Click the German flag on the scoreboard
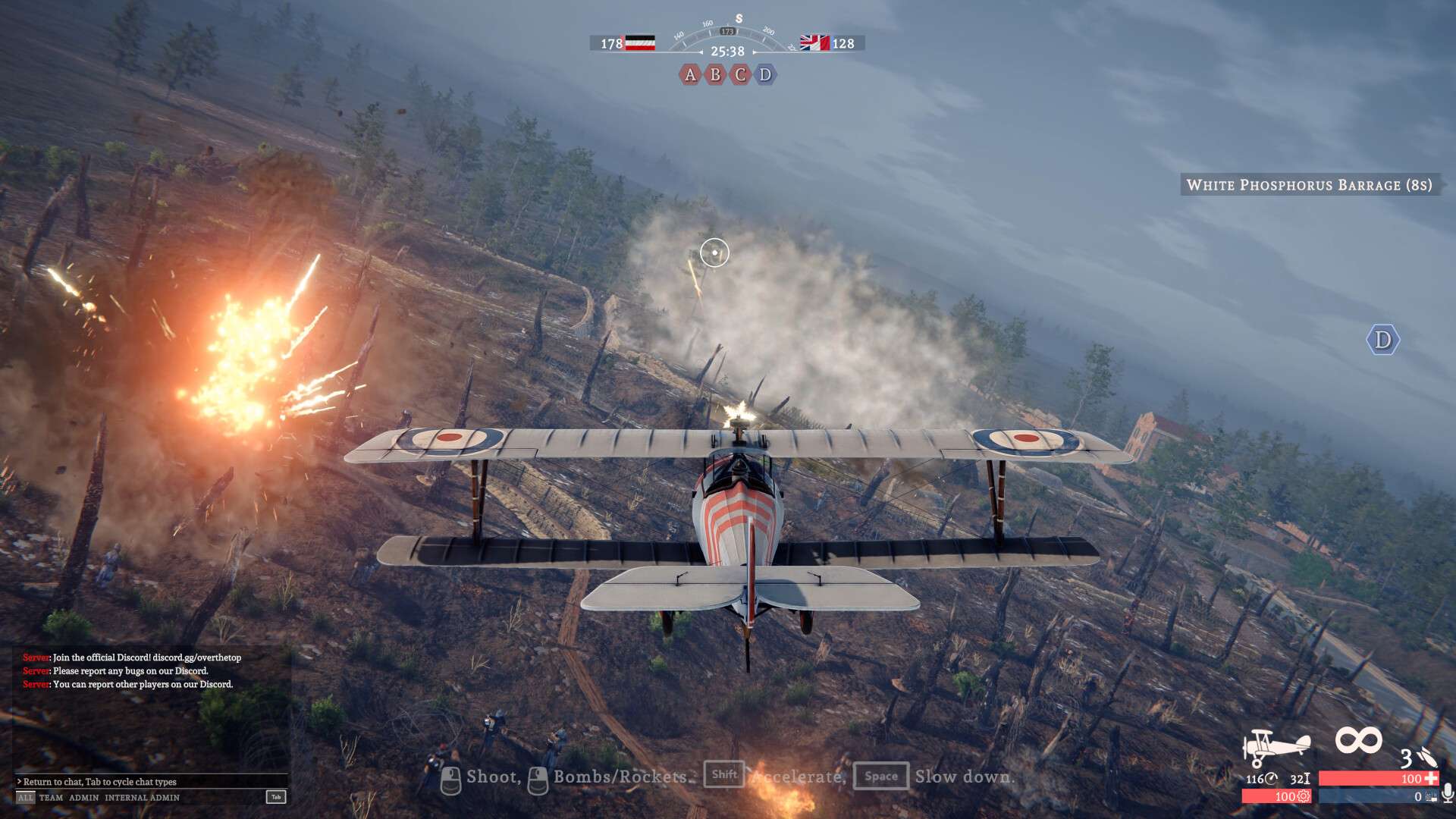 tap(640, 43)
